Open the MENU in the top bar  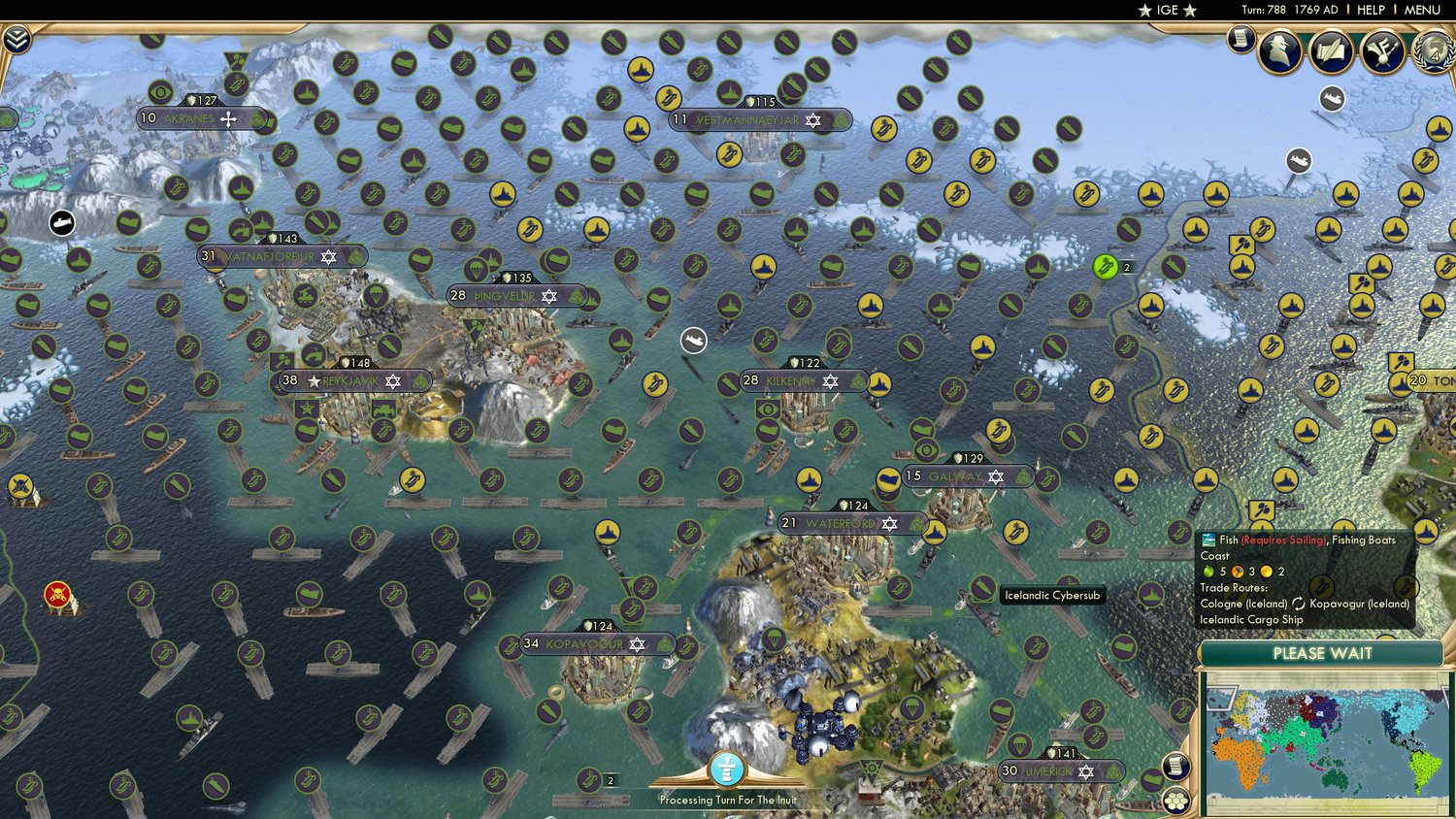[x=1421, y=10]
